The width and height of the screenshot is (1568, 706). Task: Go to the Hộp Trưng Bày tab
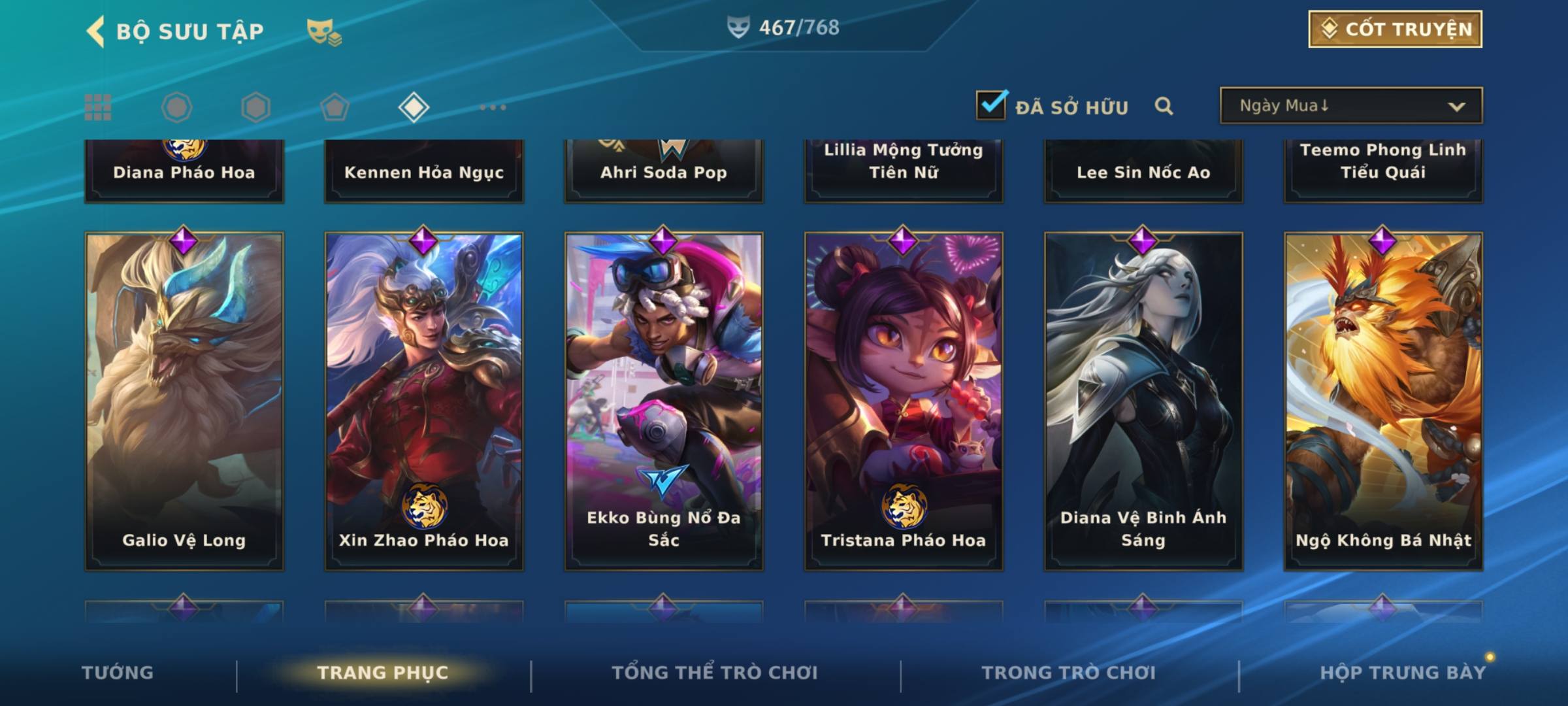point(1403,673)
